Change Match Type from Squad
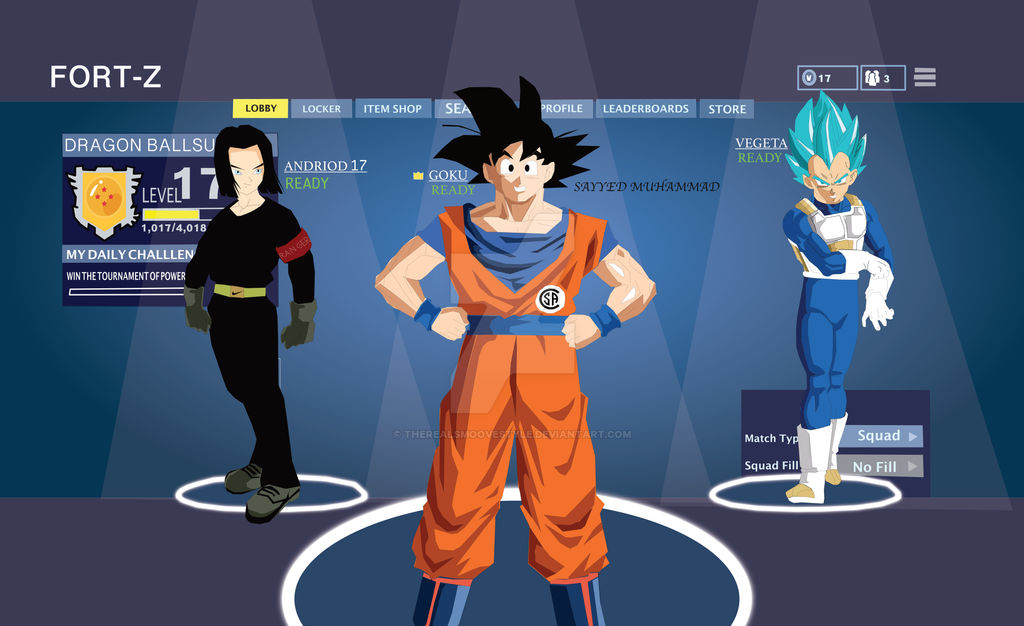The height and width of the screenshot is (626, 1024). pos(880,436)
